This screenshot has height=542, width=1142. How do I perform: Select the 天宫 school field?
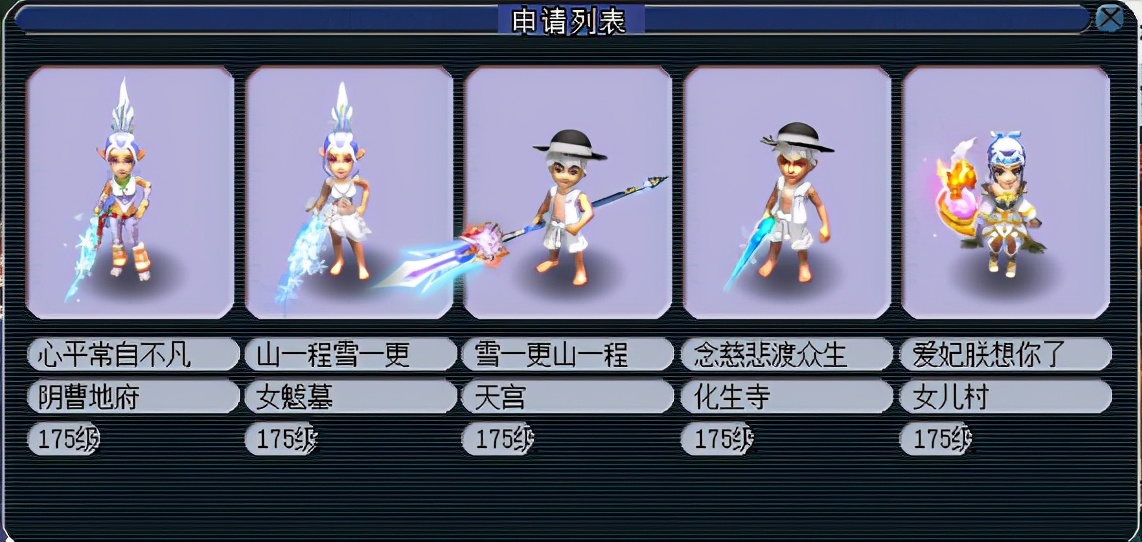click(x=568, y=397)
